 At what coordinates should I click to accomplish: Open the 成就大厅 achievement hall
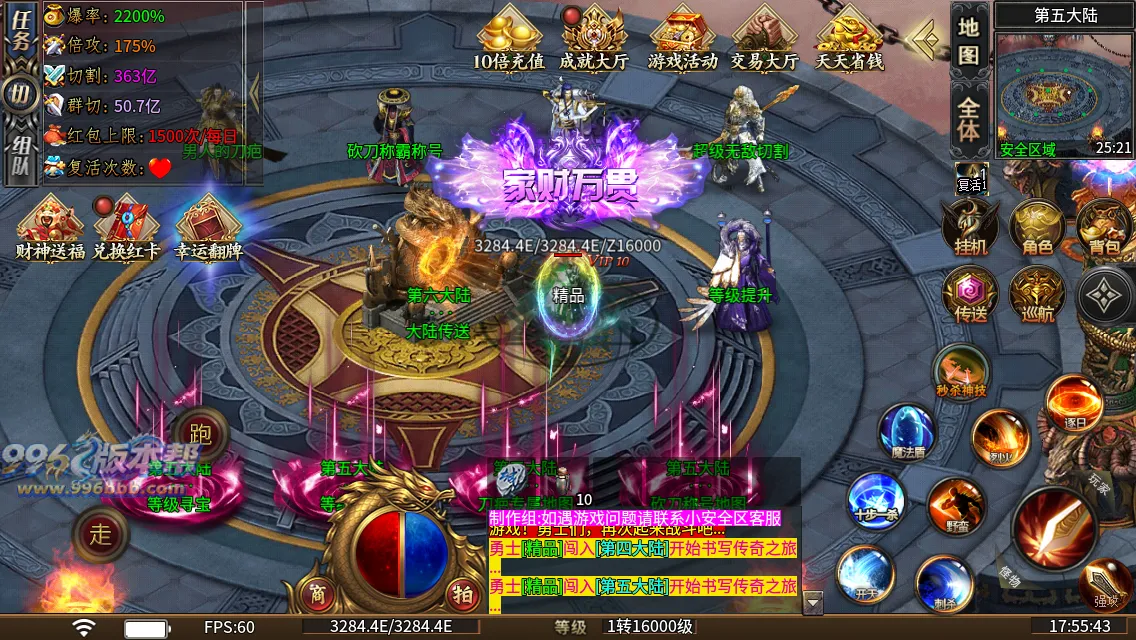tap(593, 39)
